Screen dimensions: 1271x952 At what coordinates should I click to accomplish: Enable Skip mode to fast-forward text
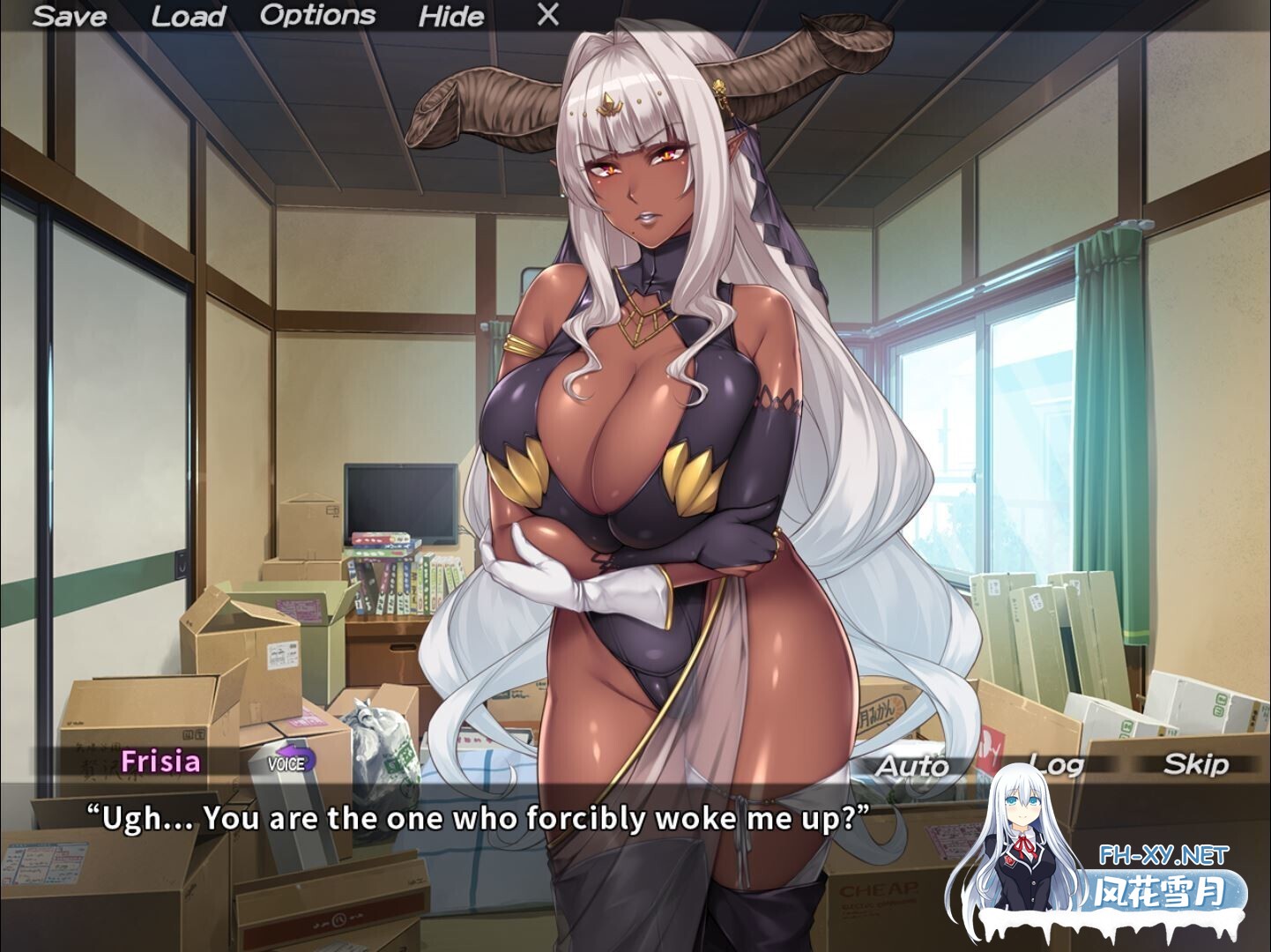coord(1196,765)
